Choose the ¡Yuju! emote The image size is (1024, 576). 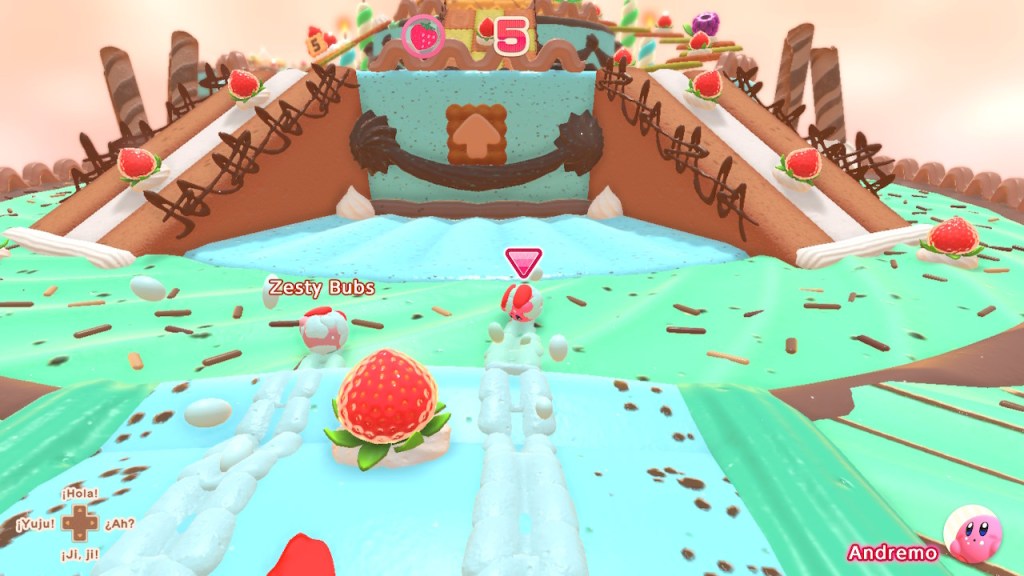click(34, 523)
